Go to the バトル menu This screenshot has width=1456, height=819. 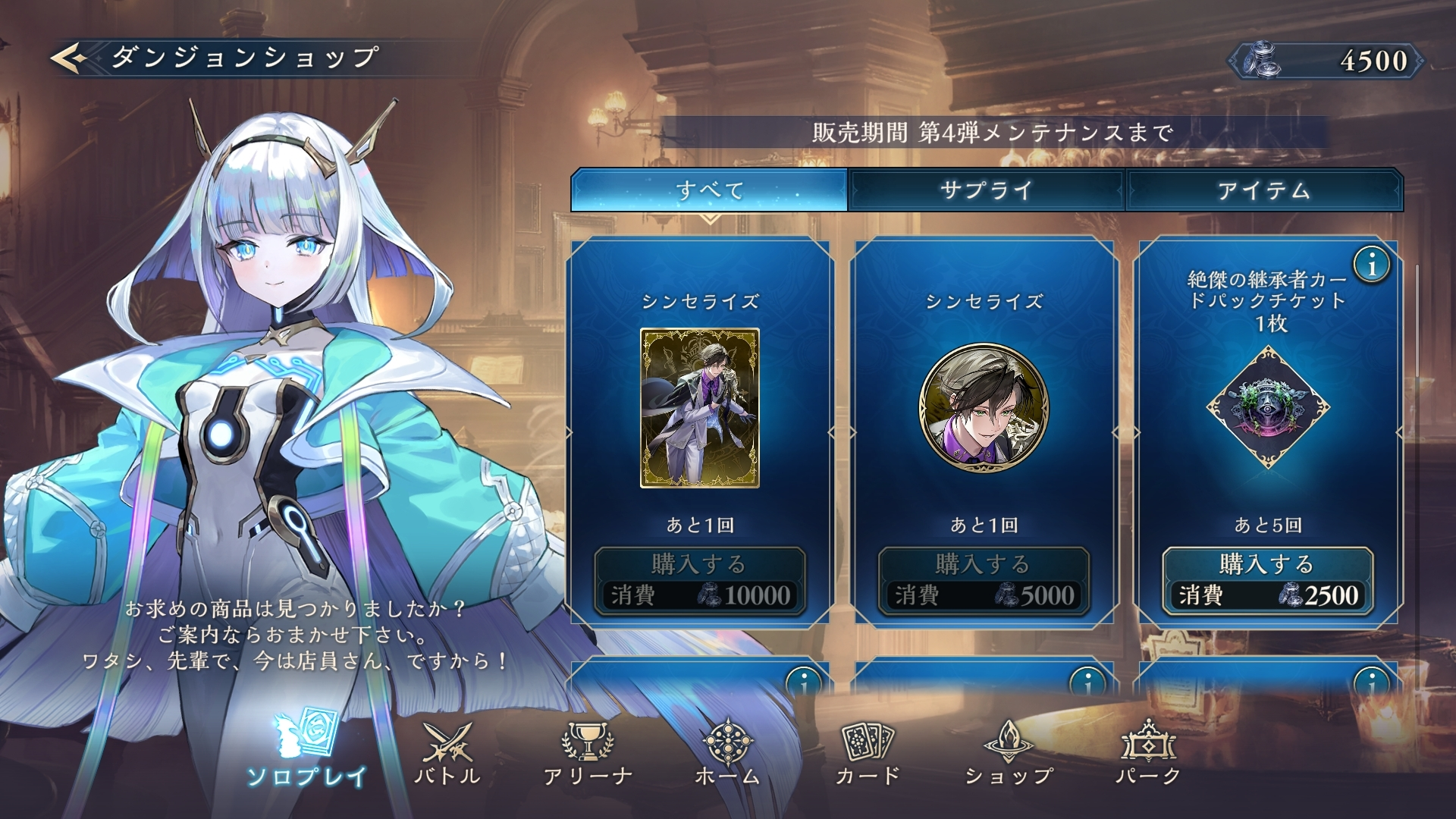point(447,752)
